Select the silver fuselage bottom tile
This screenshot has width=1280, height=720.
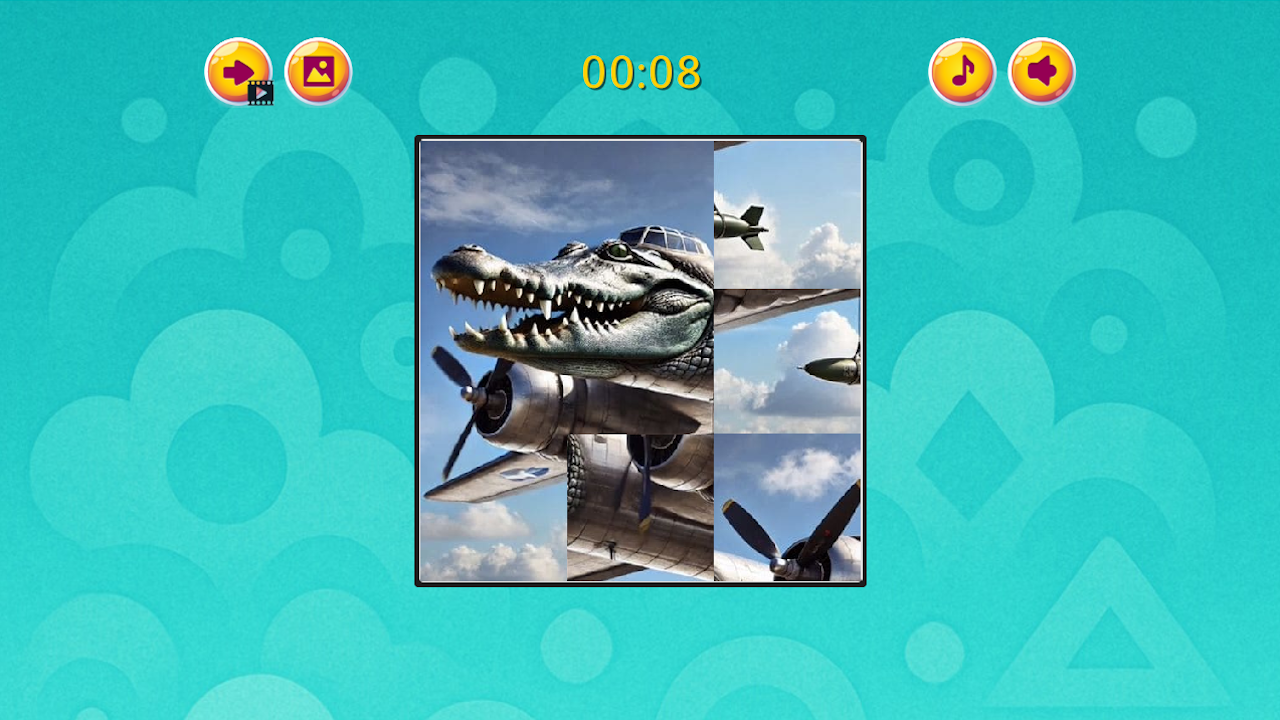[x=640, y=510]
